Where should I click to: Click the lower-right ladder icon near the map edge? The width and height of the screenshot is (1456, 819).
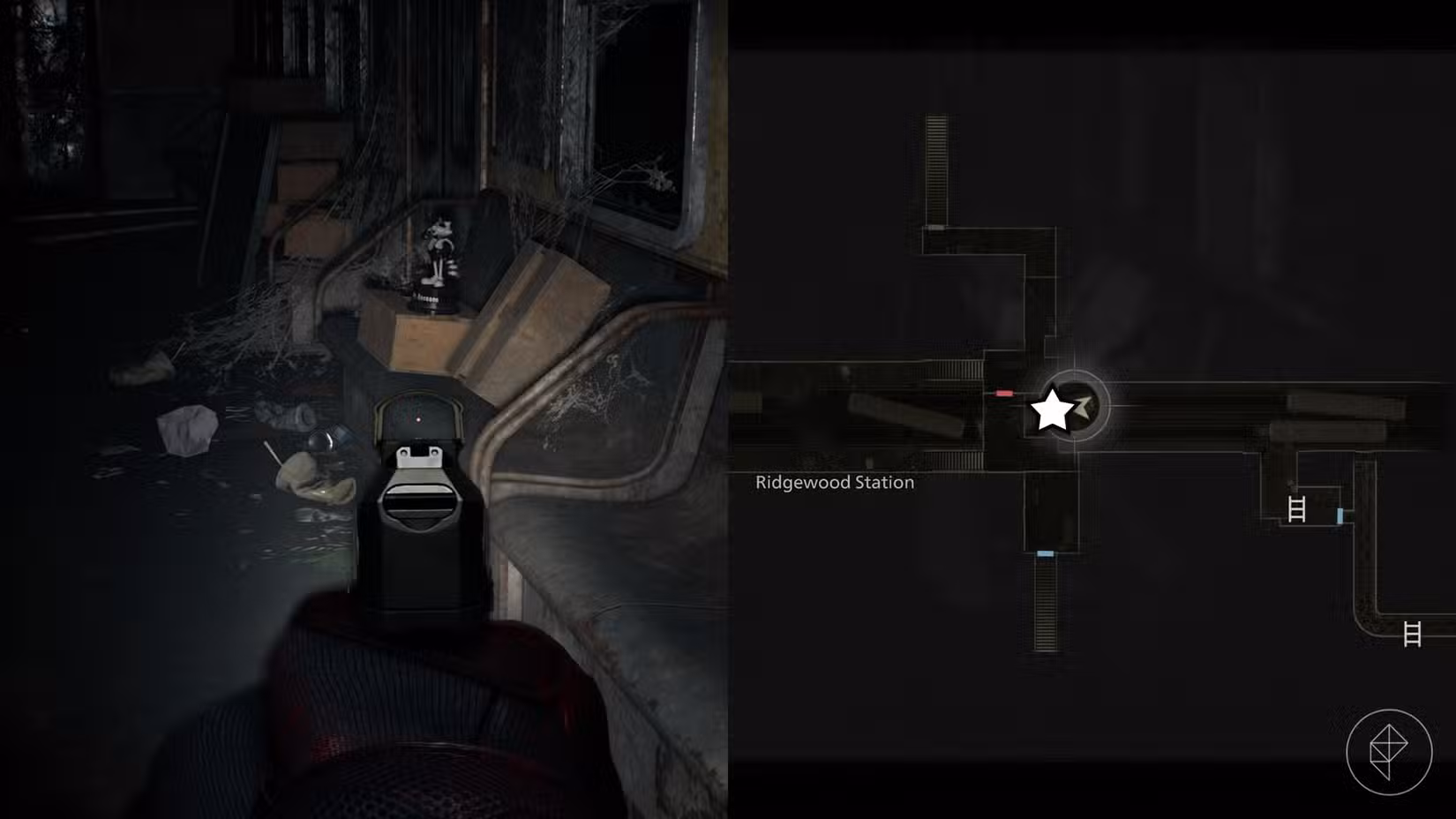(1412, 635)
